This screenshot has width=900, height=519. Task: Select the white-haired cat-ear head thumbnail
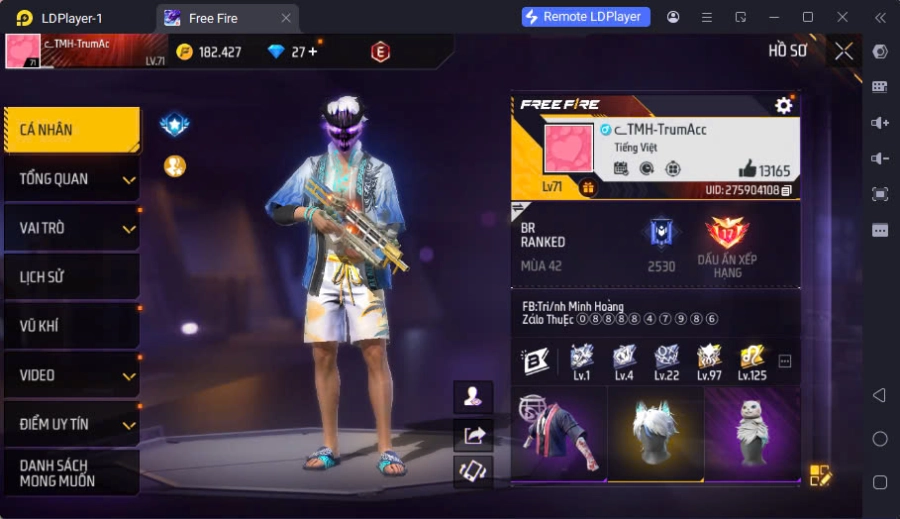655,434
